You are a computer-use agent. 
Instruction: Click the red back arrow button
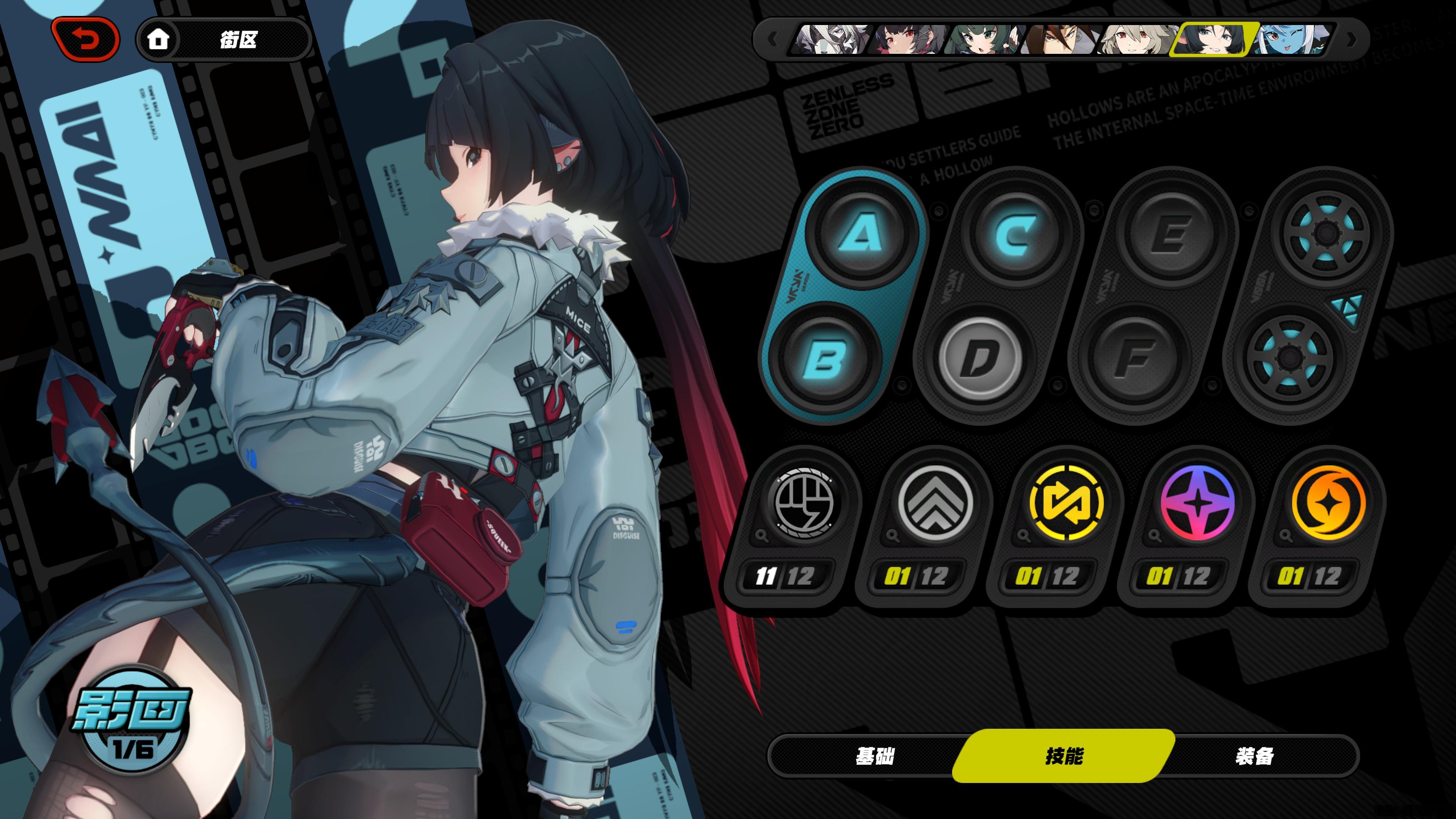tap(86, 39)
